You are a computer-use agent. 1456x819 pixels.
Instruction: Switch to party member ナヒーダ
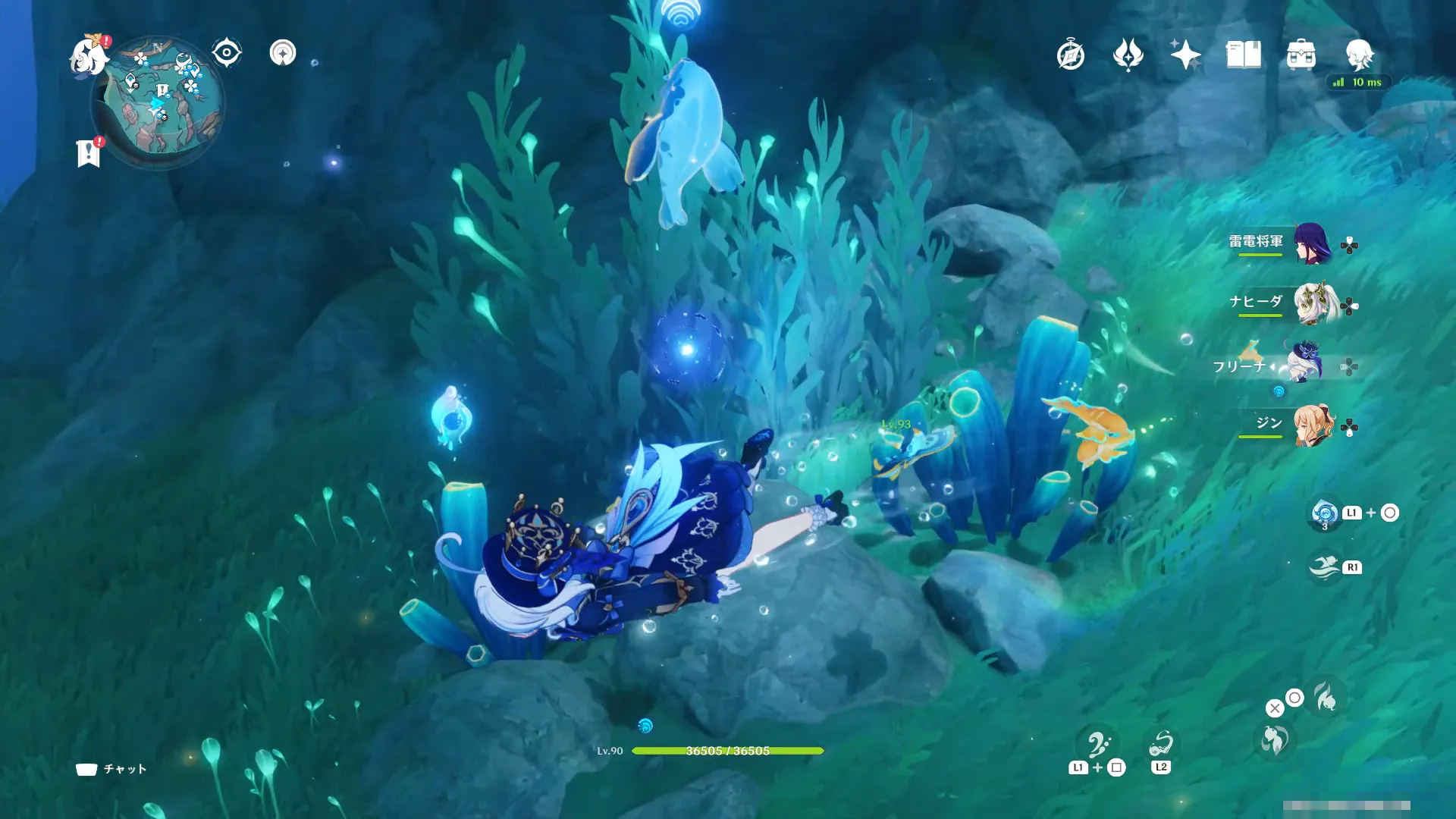(x=1314, y=304)
